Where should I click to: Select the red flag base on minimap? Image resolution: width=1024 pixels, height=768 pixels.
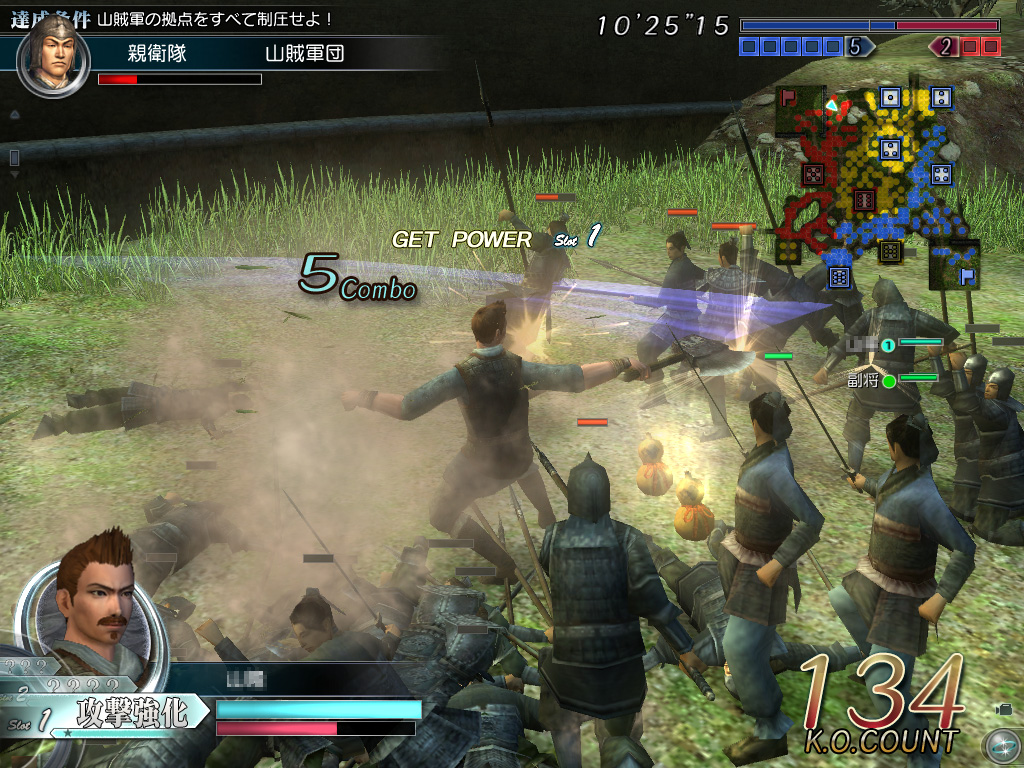789,98
